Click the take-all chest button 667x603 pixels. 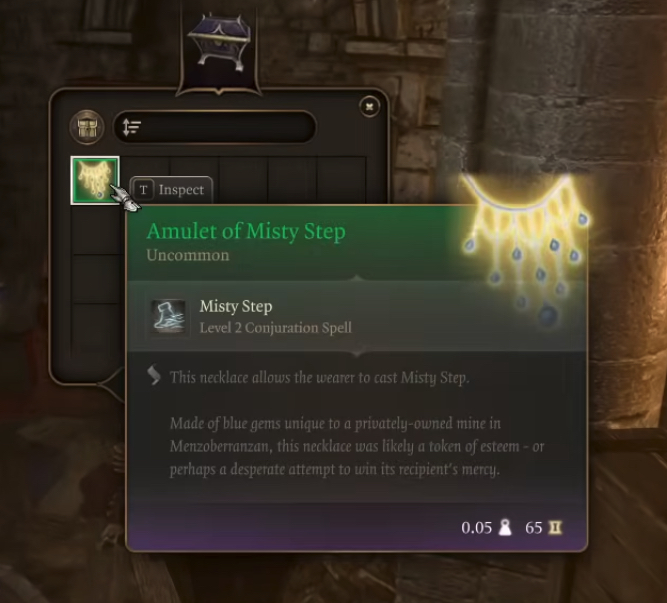click(x=88, y=127)
